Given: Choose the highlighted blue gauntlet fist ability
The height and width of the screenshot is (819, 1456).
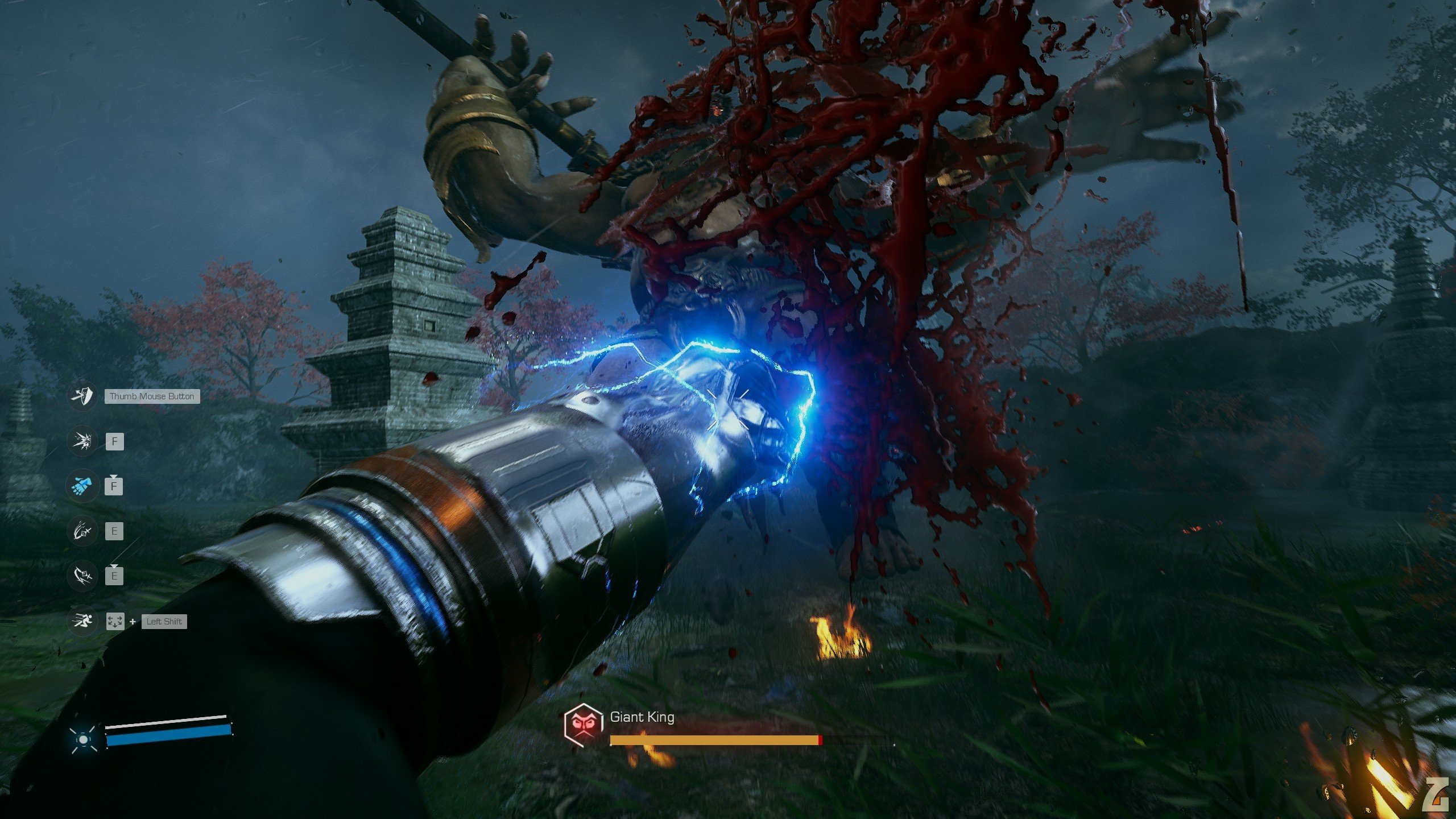Looking at the screenshot, I should tap(82, 486).
